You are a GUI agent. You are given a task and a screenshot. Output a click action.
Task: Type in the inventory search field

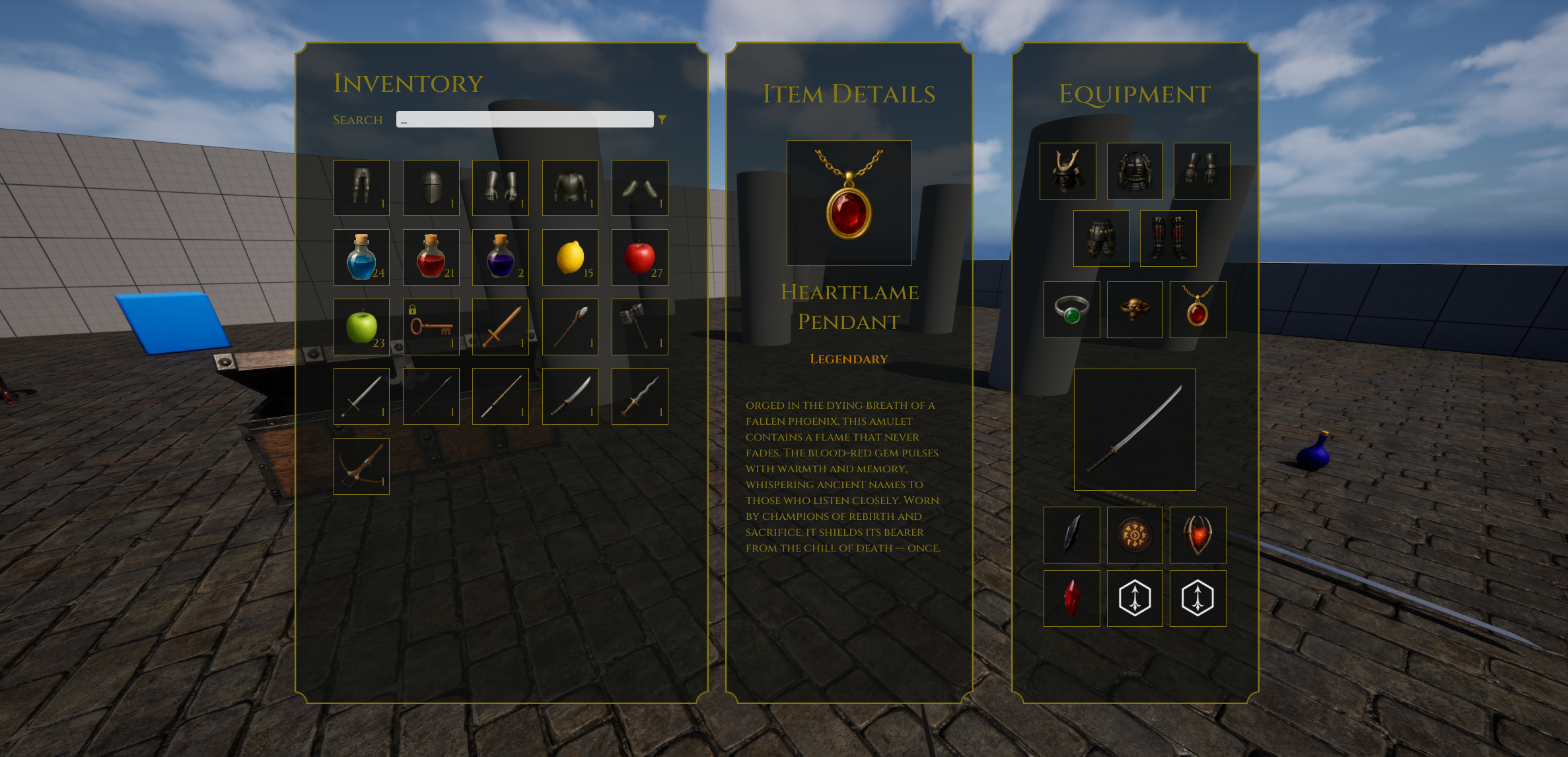coord(524,120)
